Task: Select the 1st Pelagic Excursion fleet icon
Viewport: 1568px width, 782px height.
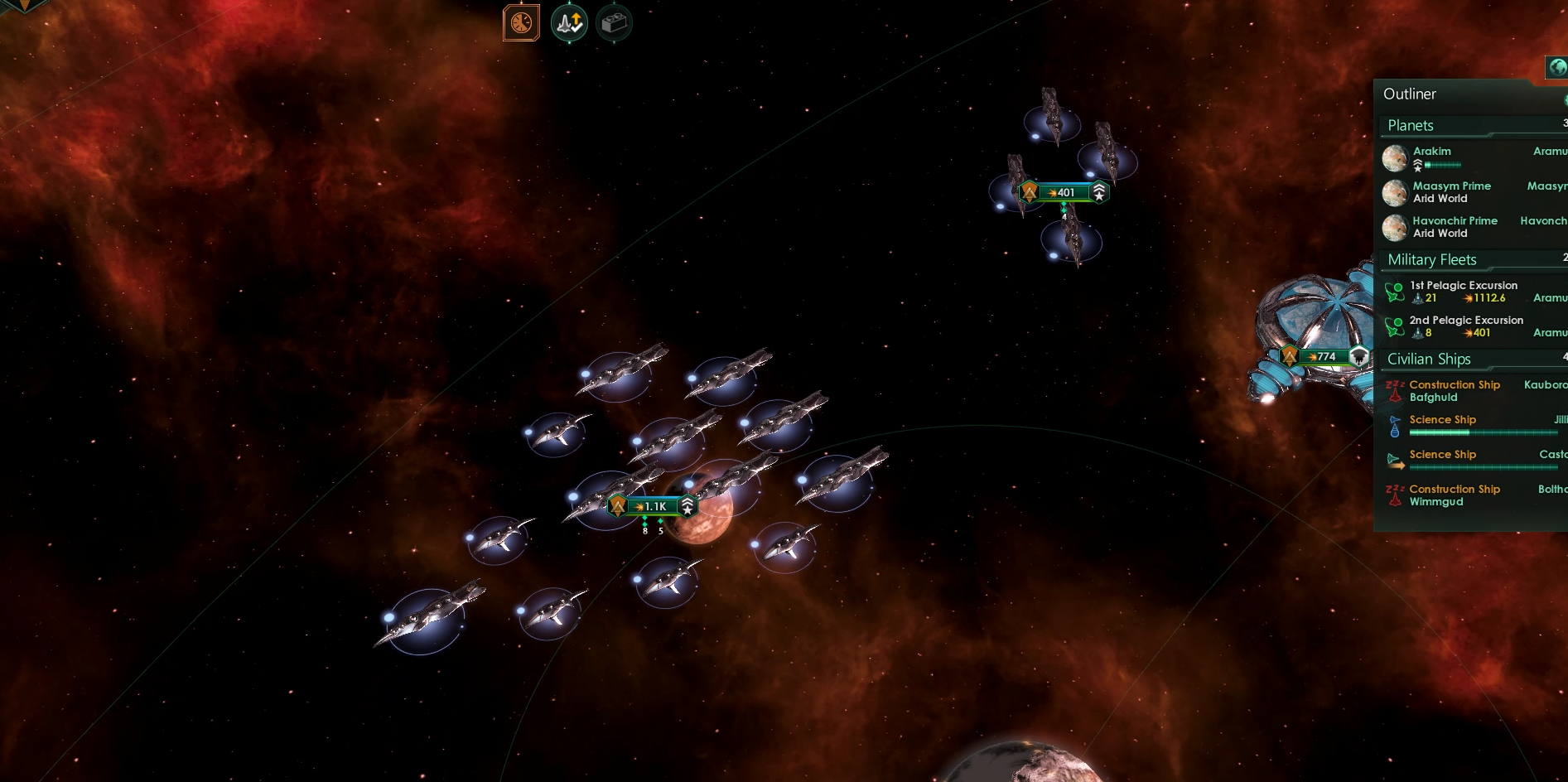Action: [x=1395, y=291]
